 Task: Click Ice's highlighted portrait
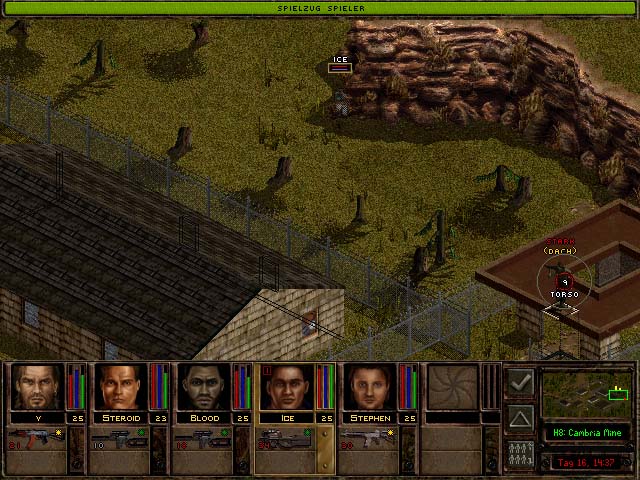(x=286, y=388)
